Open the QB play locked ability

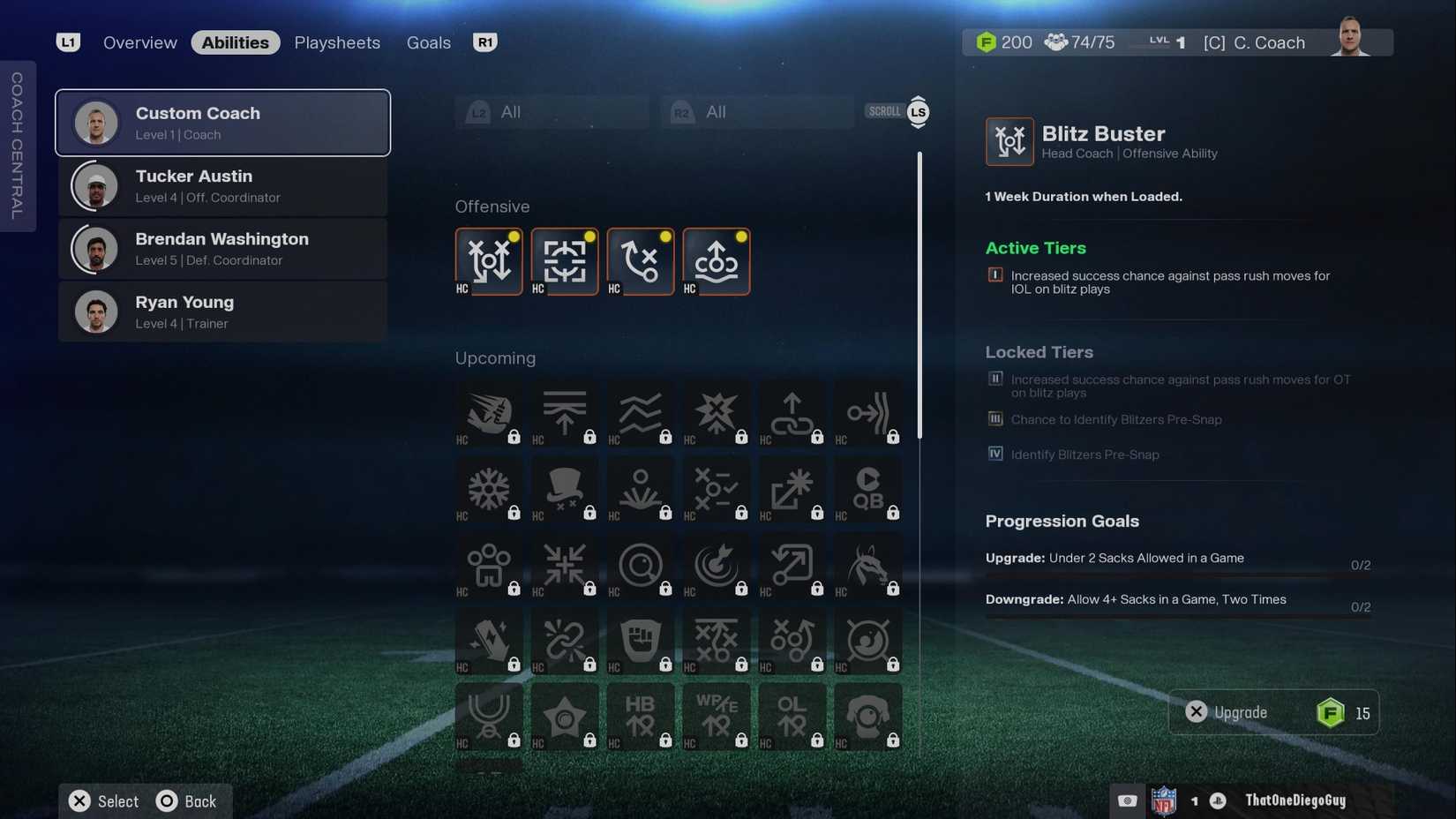[x=868, y=490]
